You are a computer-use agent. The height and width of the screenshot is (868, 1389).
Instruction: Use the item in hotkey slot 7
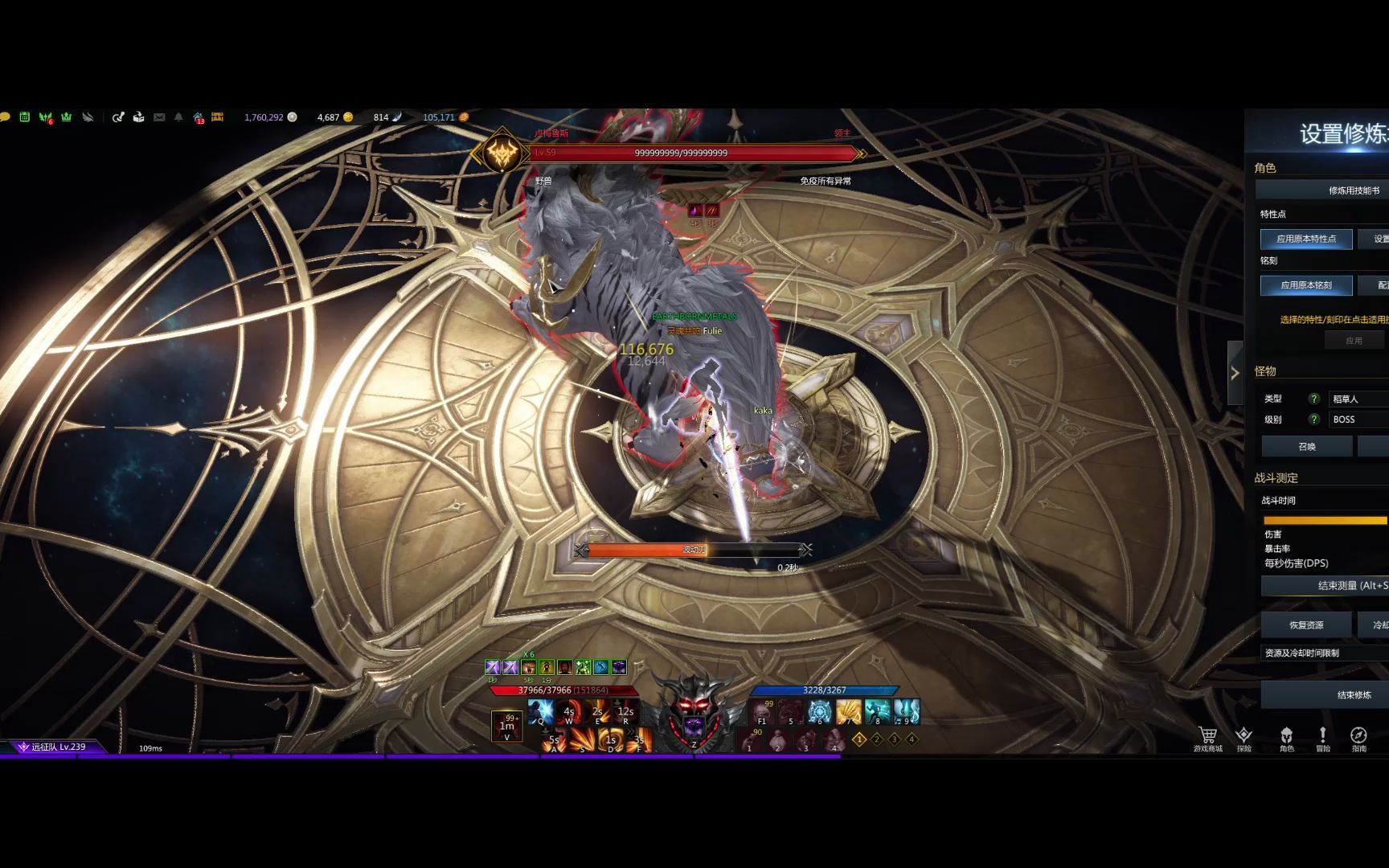click(848, 711)
